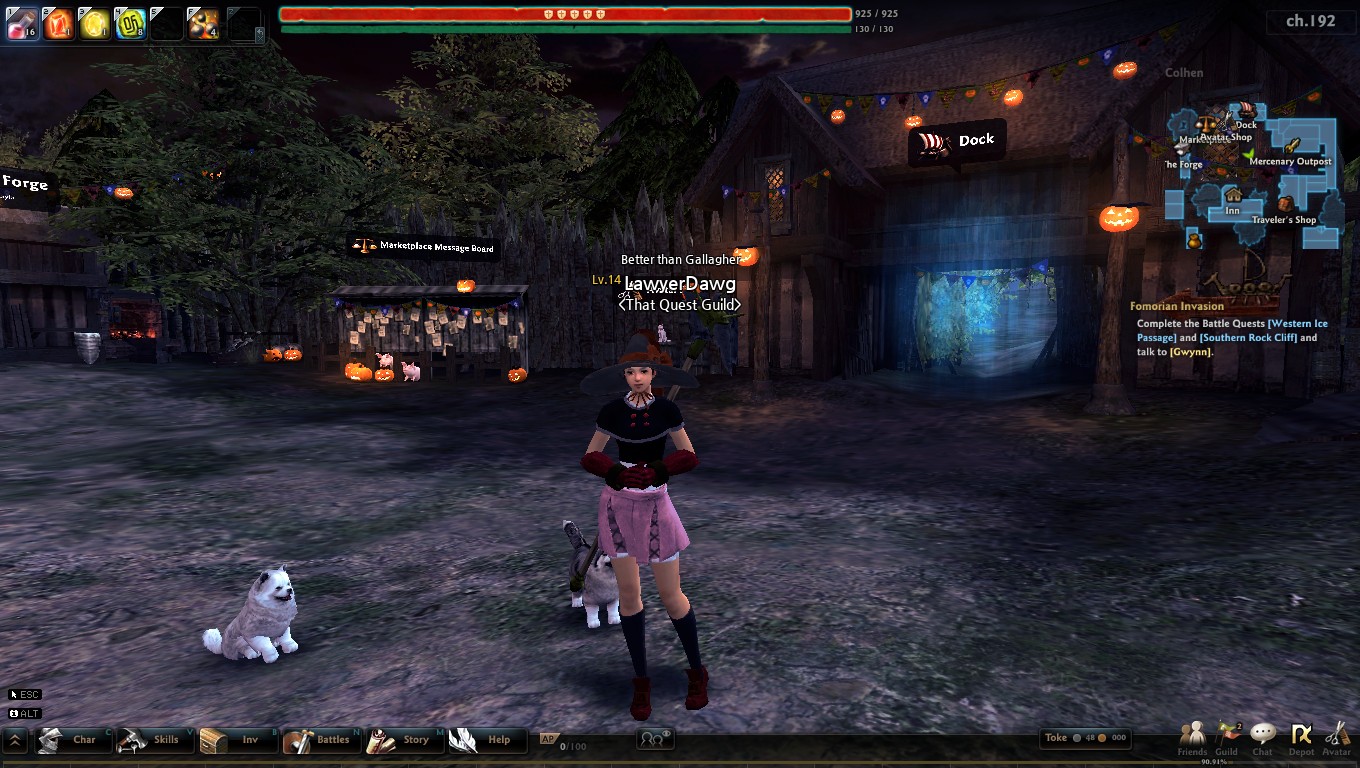Select the orange red crystal item slot
The width and height of the screenshot is (1360, 768).
(58, 23)
